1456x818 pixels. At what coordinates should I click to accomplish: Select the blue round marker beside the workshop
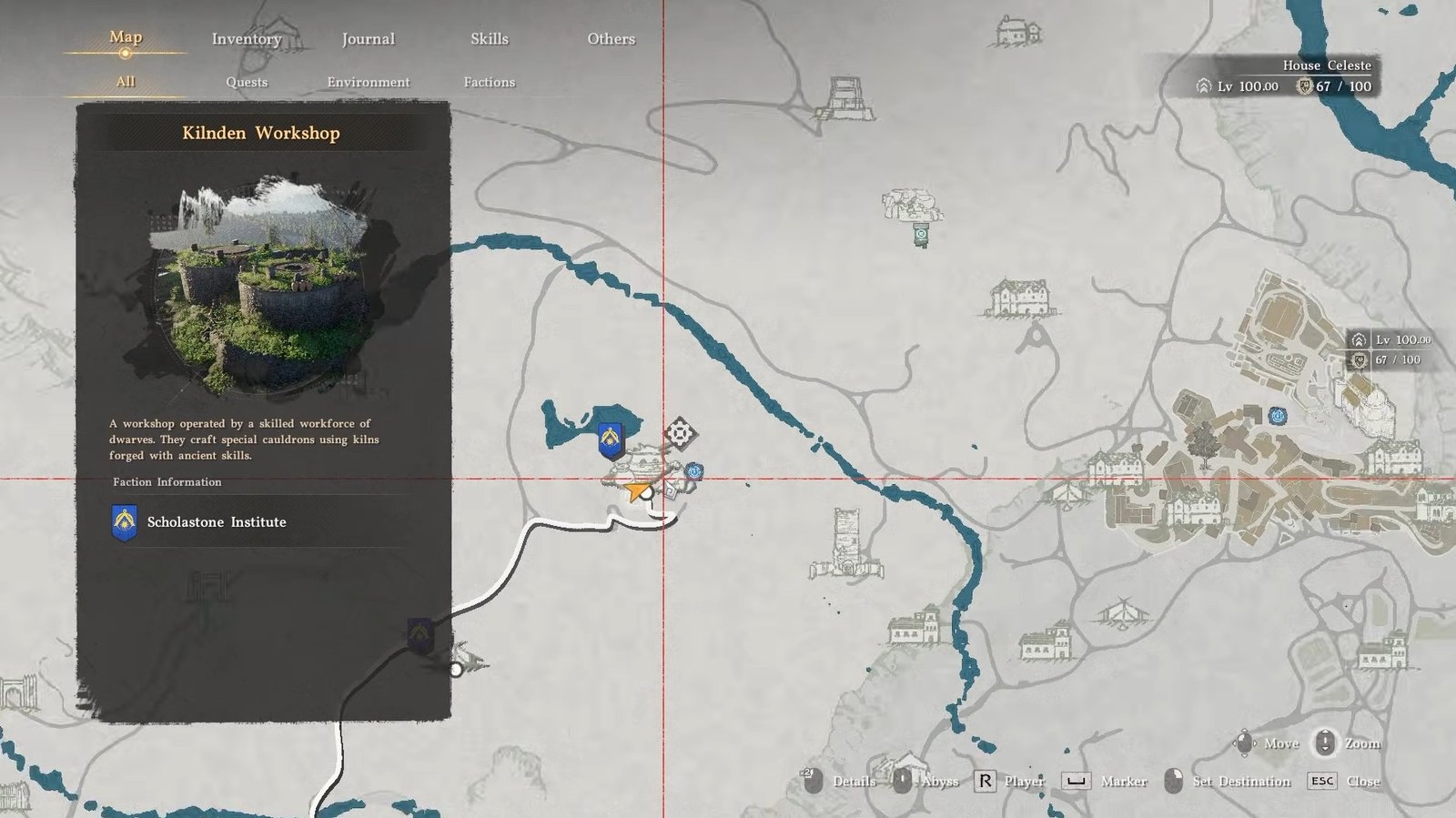pyautogui.click(x=694, y=471)
